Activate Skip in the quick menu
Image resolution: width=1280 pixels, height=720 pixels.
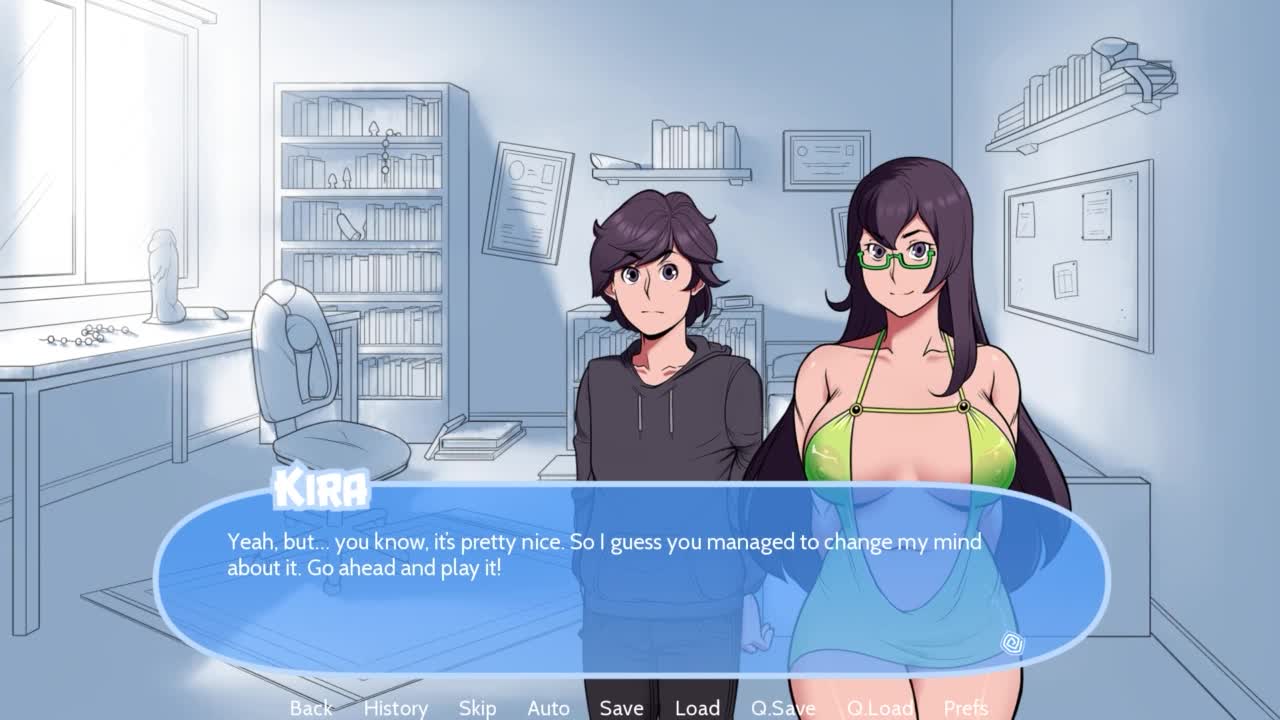pyautogui.click(x=477, y=708)
